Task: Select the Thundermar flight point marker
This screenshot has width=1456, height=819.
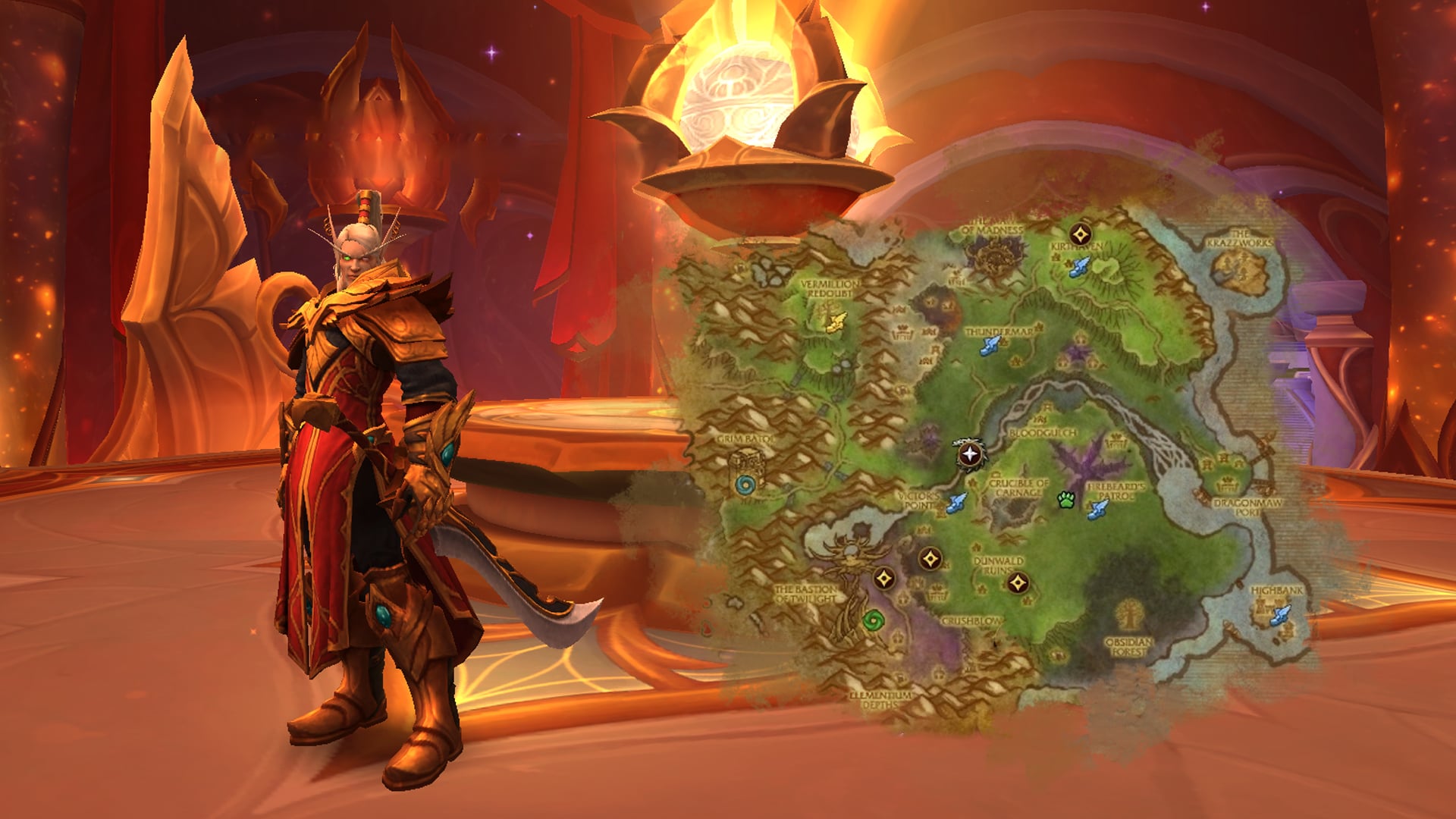Action: [x=988, y=347]
